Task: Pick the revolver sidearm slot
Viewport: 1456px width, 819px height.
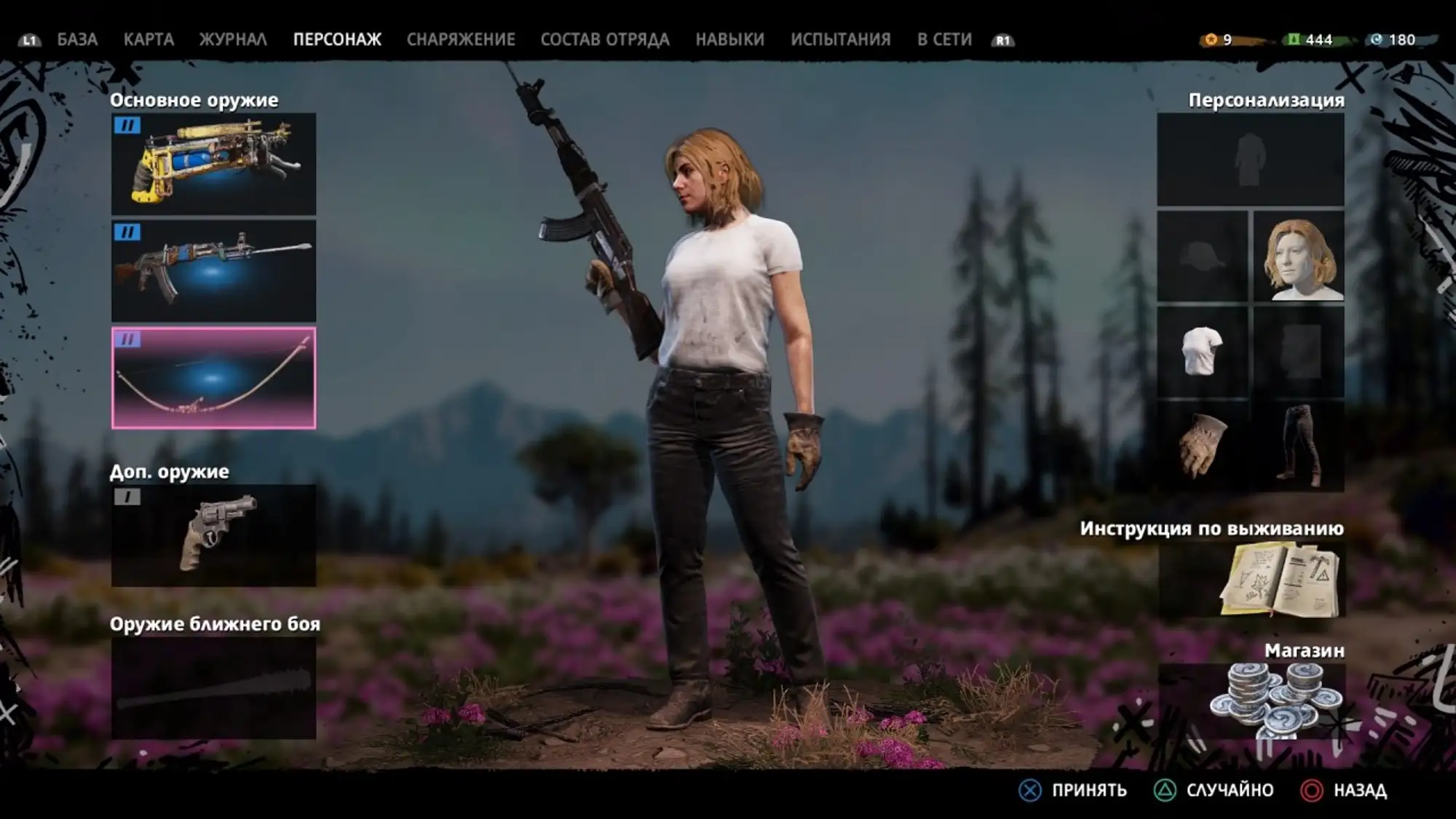Action: (x=213, y=535)
